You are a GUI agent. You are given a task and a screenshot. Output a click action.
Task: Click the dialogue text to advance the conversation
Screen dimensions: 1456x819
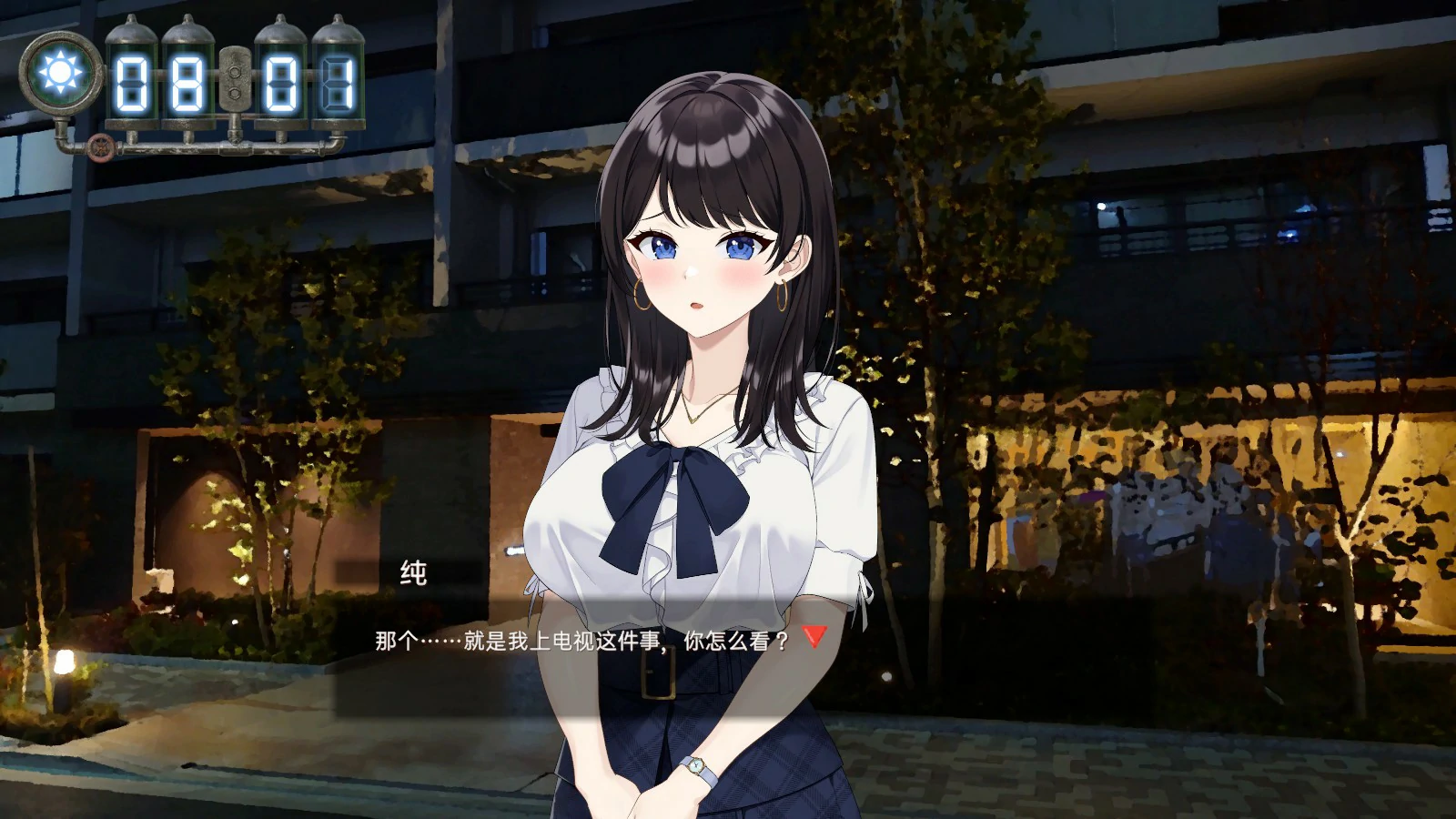(582, 642)
